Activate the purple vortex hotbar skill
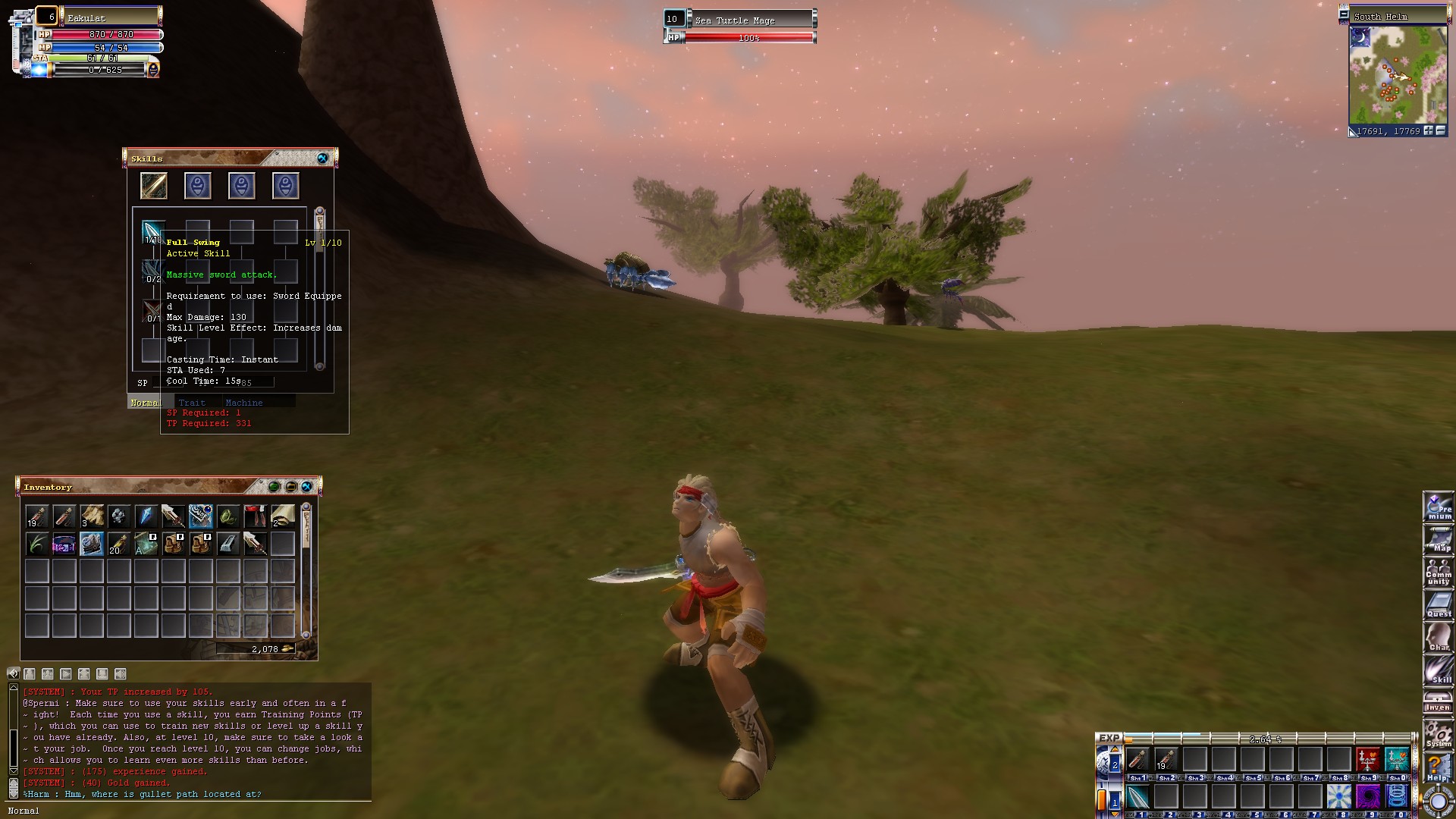Screen dimensions: 1456x819 click(1367, 797)
